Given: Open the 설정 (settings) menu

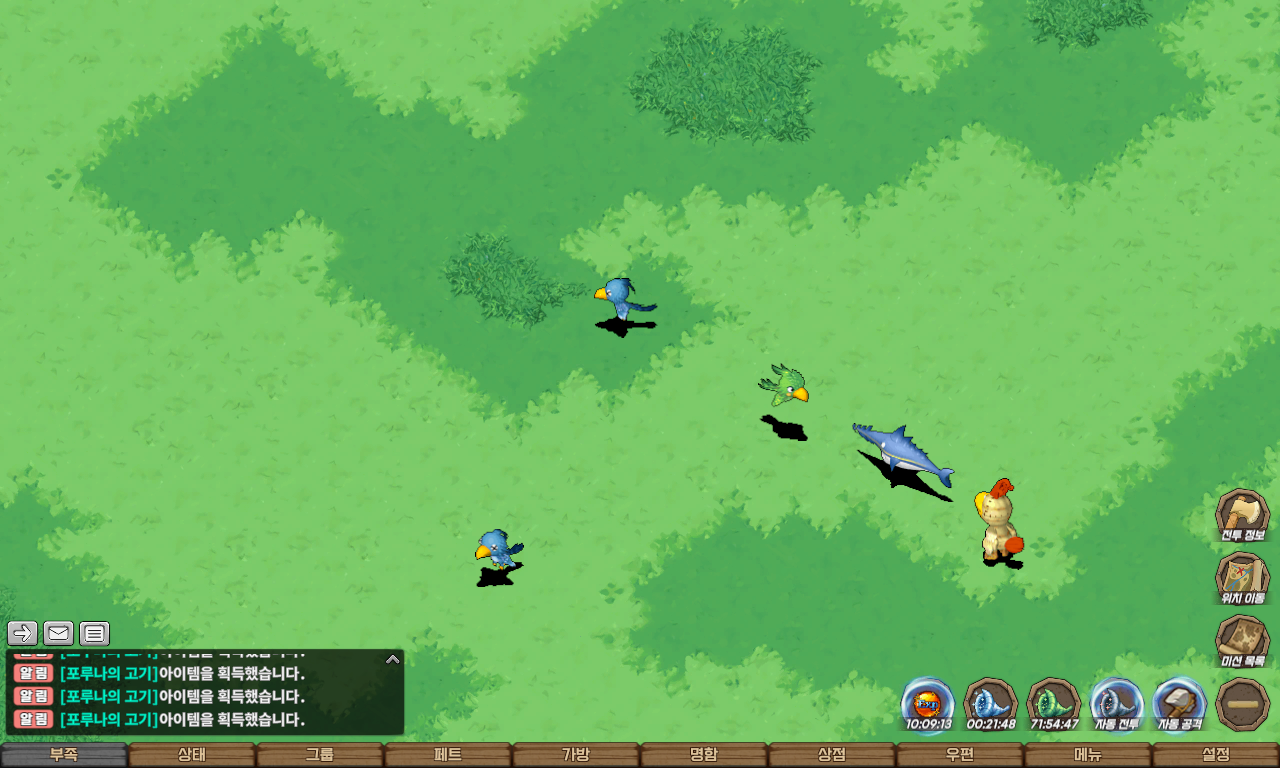Looking at the screenshot, I should [x=1216, y=755].
